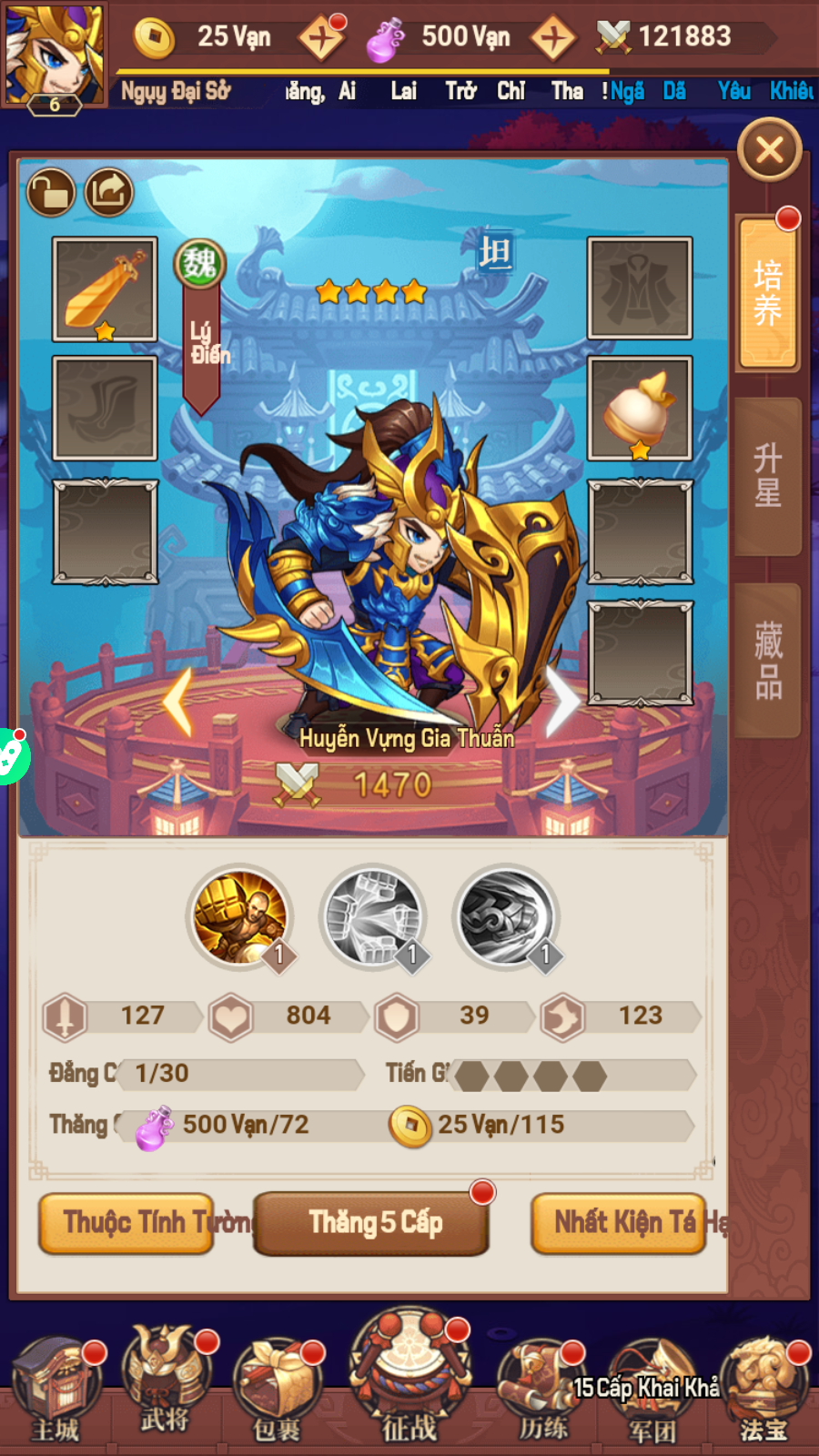Tap the share arrow button
Image resolution: width=819 pixels, height=1456 pixels.
[109, 192]
